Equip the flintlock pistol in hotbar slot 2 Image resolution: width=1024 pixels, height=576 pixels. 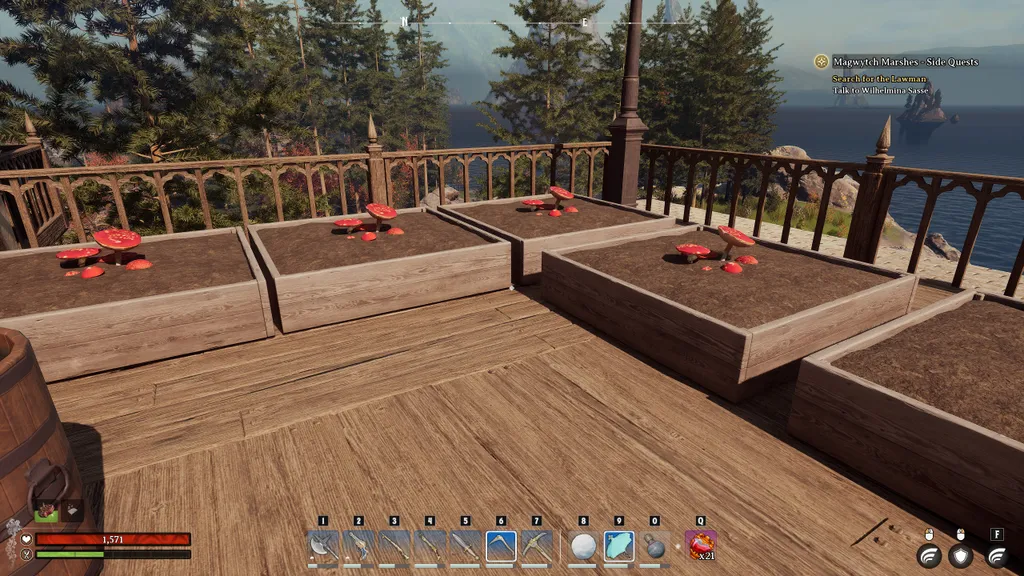(359, 545)
